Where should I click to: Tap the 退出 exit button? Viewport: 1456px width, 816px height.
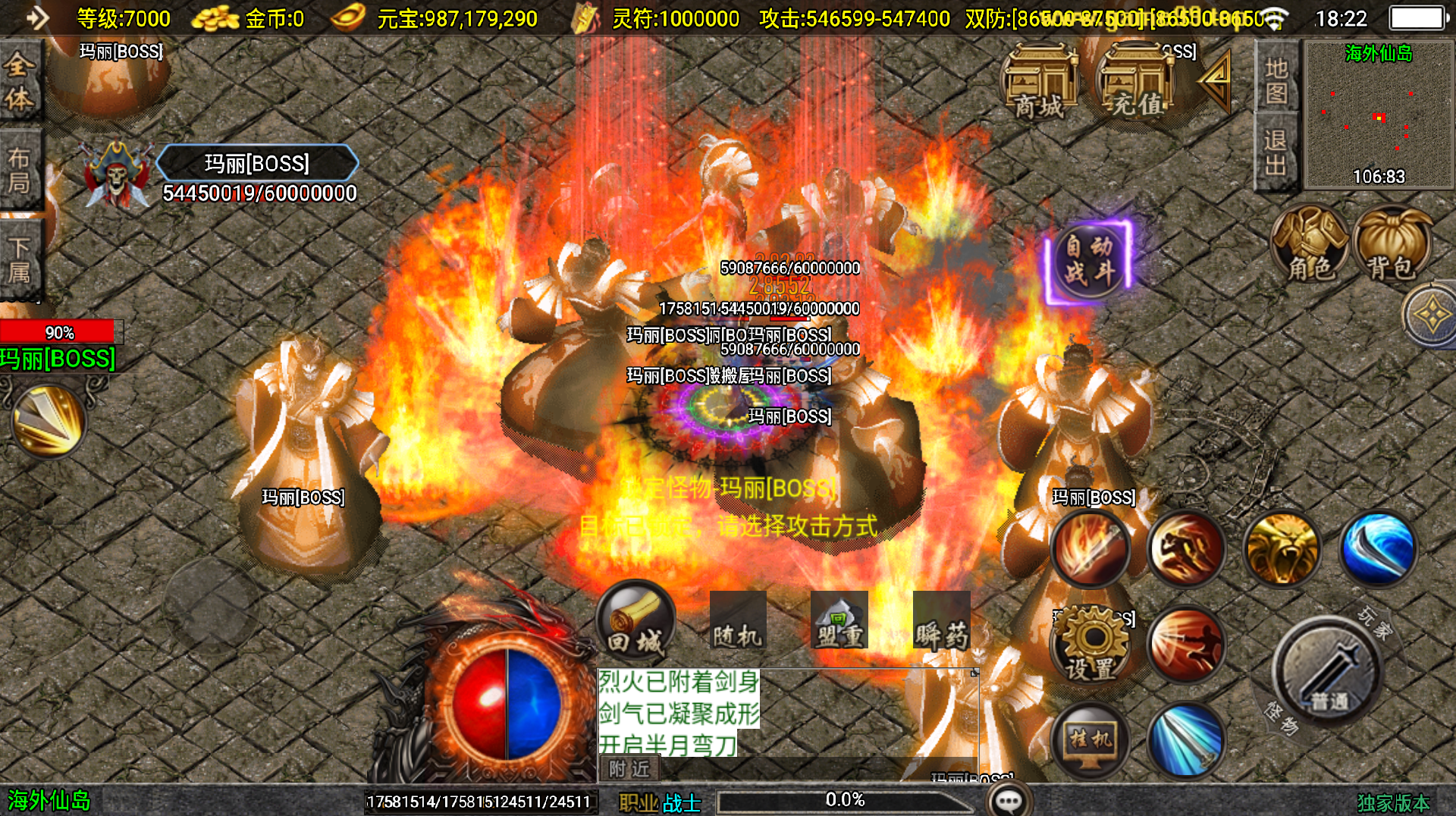(1276, 152)
